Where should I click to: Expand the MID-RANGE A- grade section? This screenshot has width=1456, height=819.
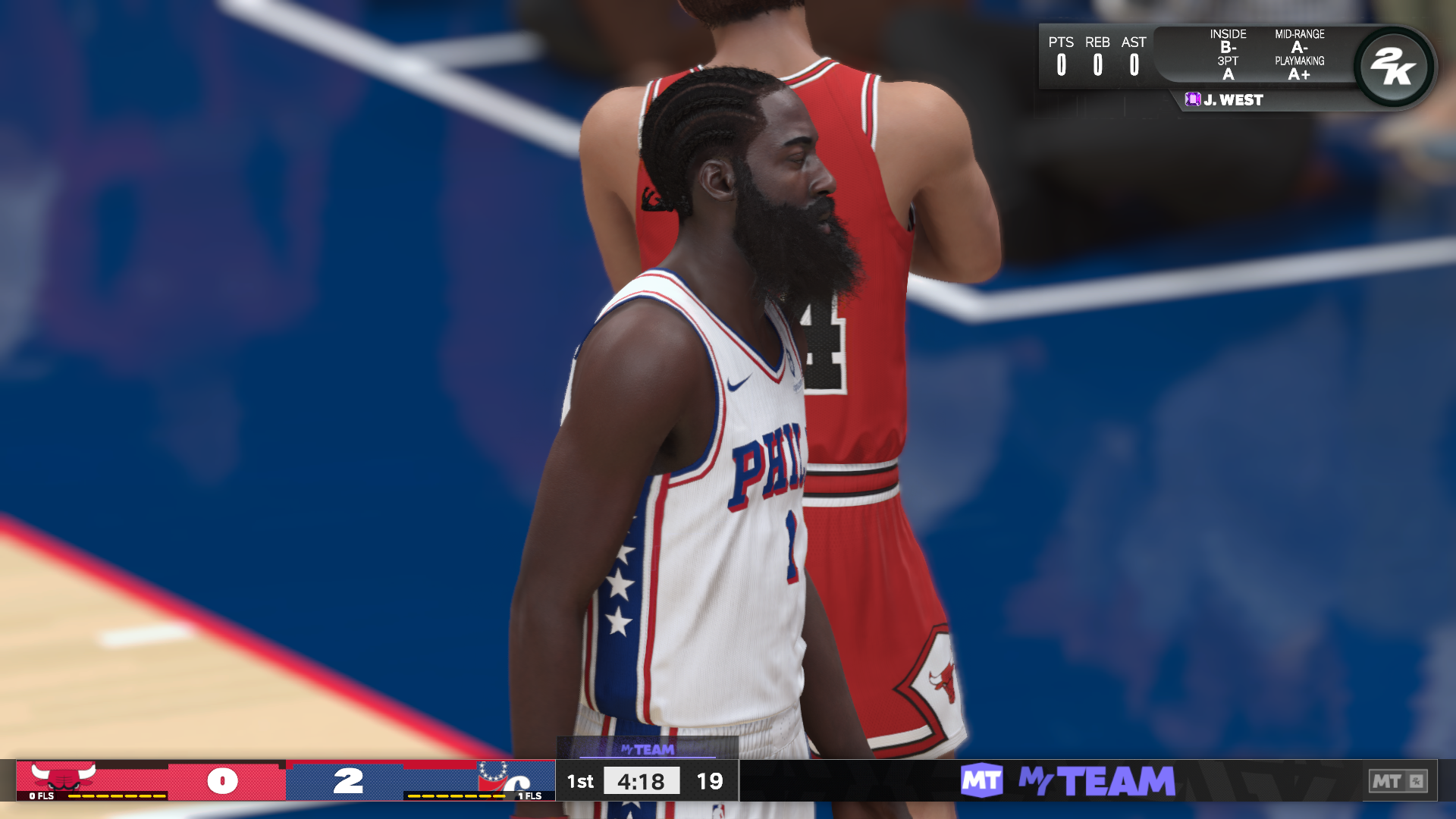pos(1300,42)
